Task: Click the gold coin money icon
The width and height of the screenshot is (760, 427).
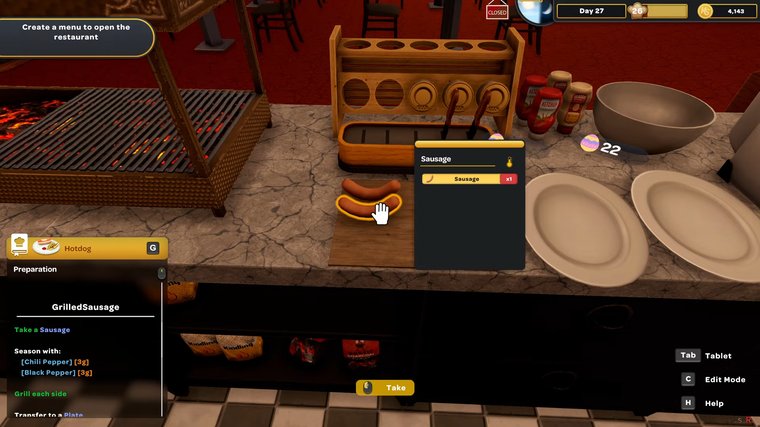Action: point(705,11)
